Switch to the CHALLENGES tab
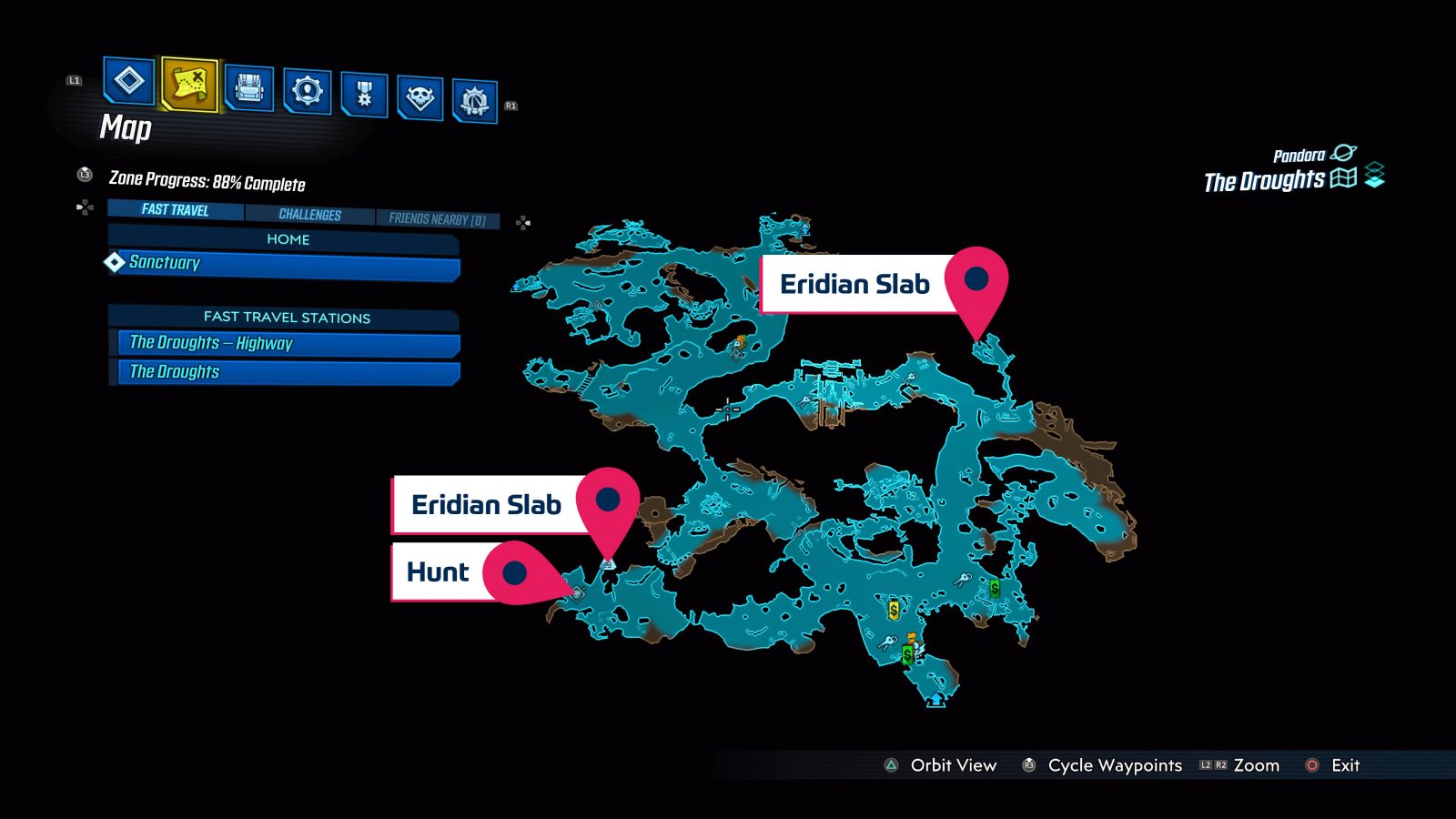 pos(310,214)
